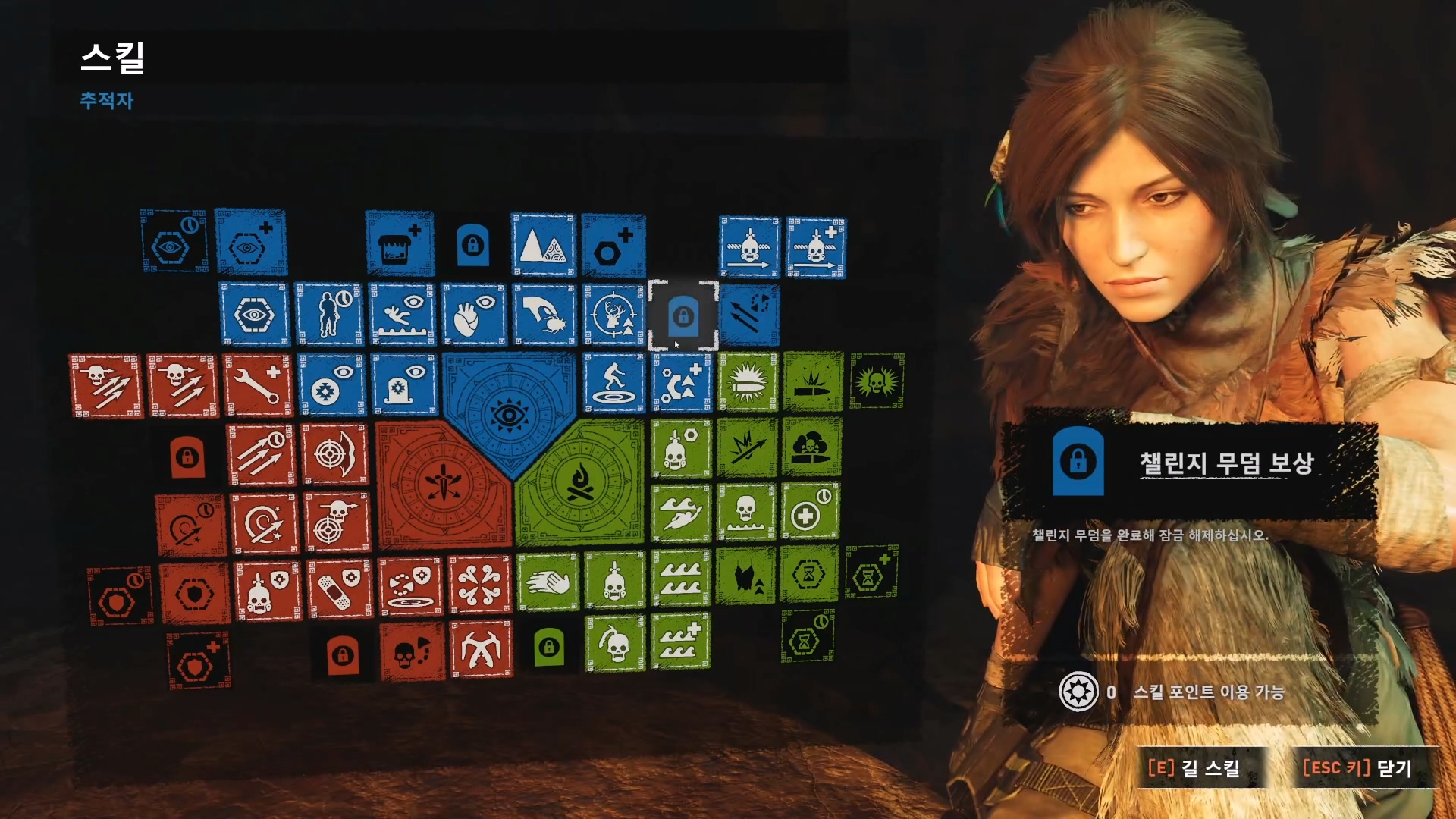Select the green hands skill

pos(548,582)
